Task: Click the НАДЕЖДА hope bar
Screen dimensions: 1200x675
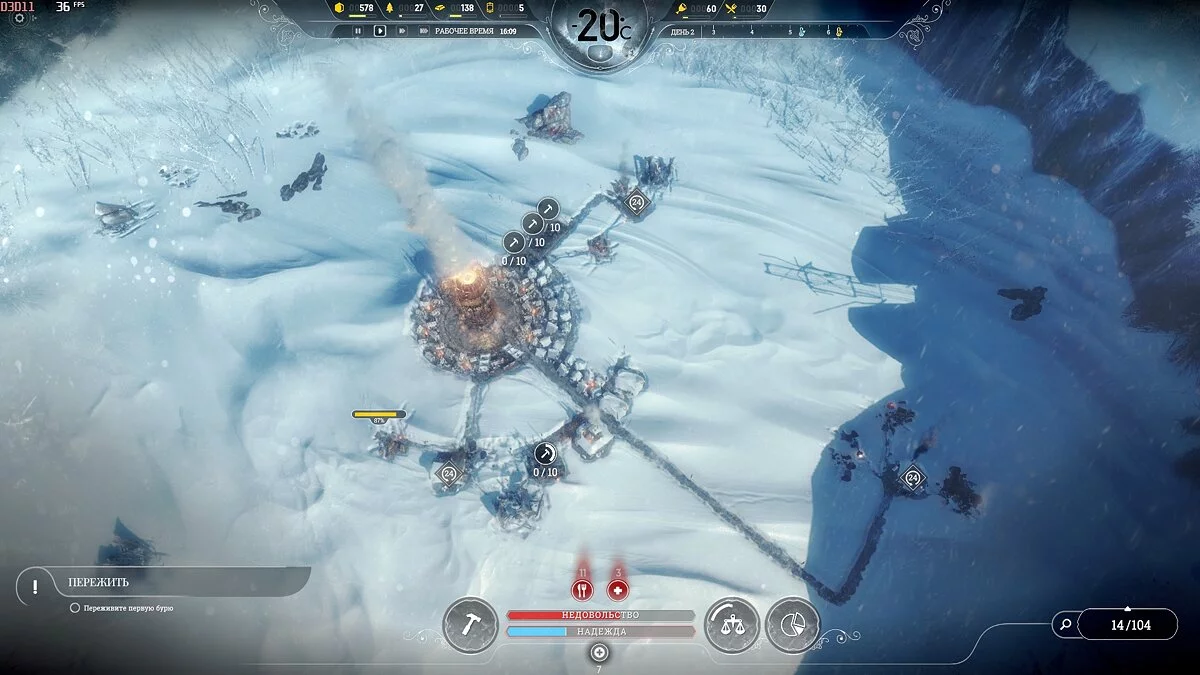Action: click(x=600, y=632)
